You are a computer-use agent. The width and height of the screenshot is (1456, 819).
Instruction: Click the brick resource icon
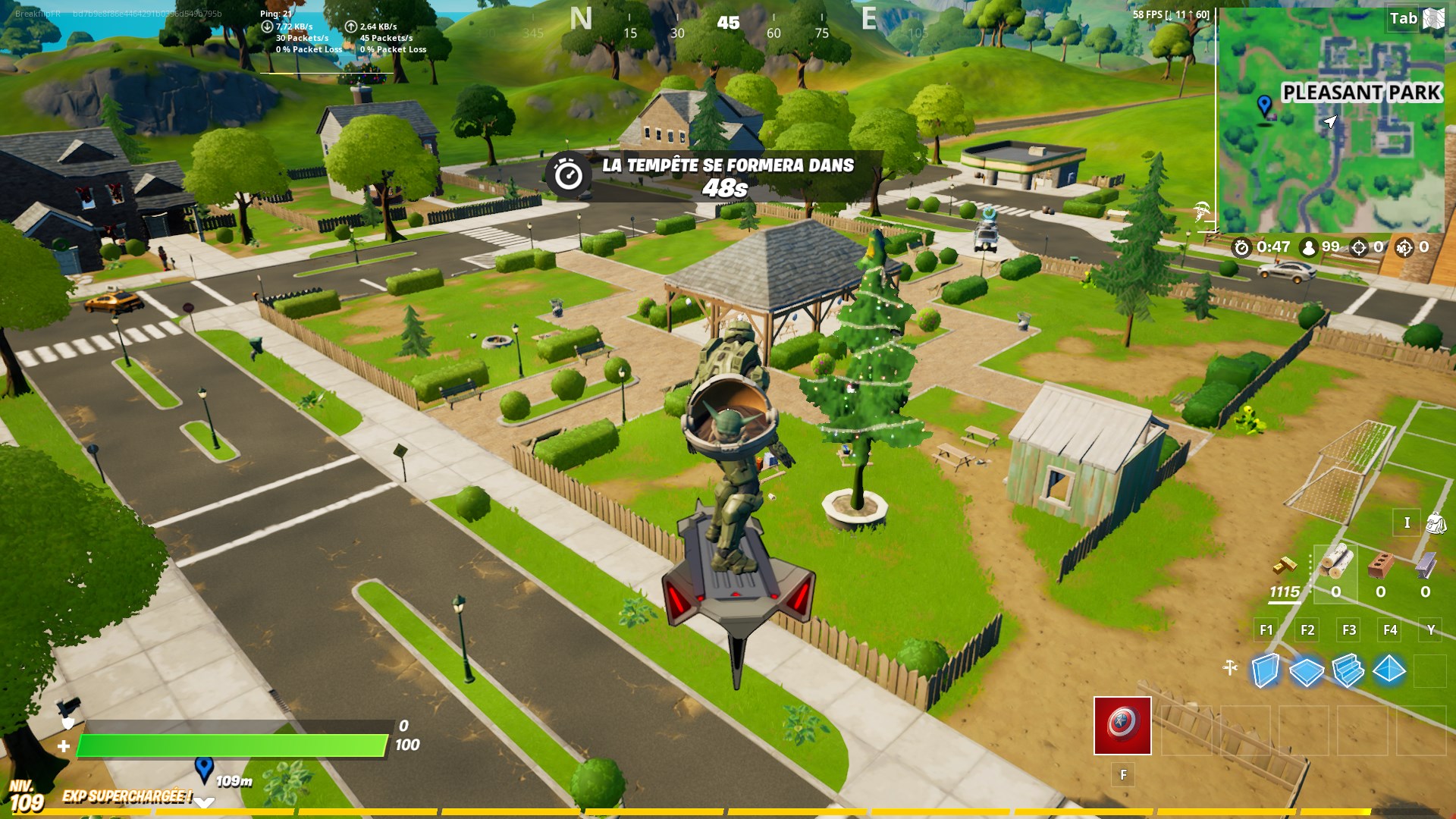(1380, 566)
